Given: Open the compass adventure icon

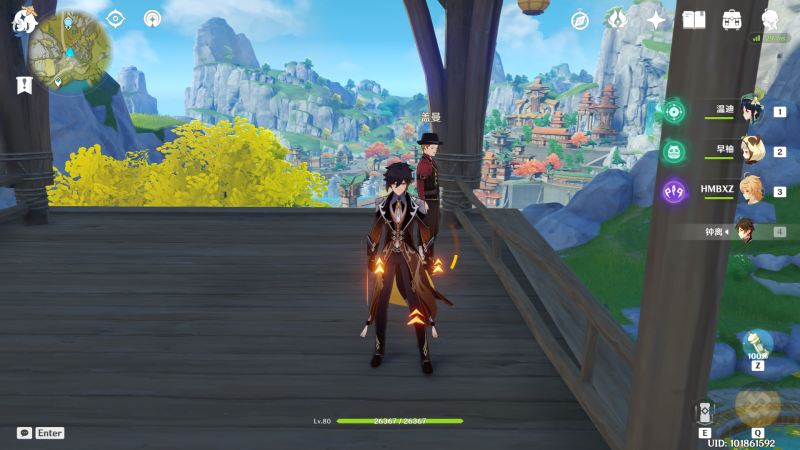Looking at the screenshot, I should 580,20.
